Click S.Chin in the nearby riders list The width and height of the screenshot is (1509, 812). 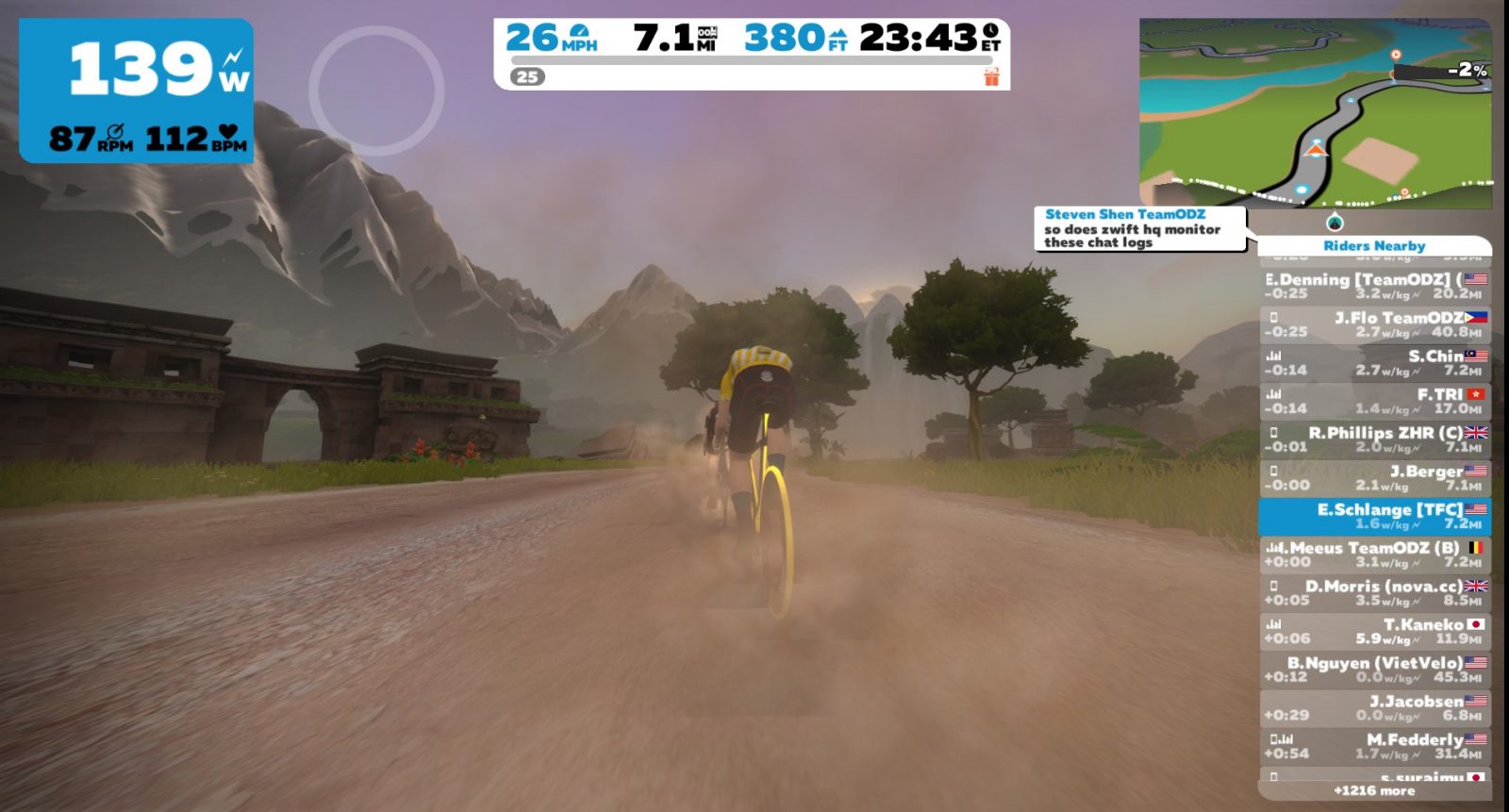[1374, 363]
